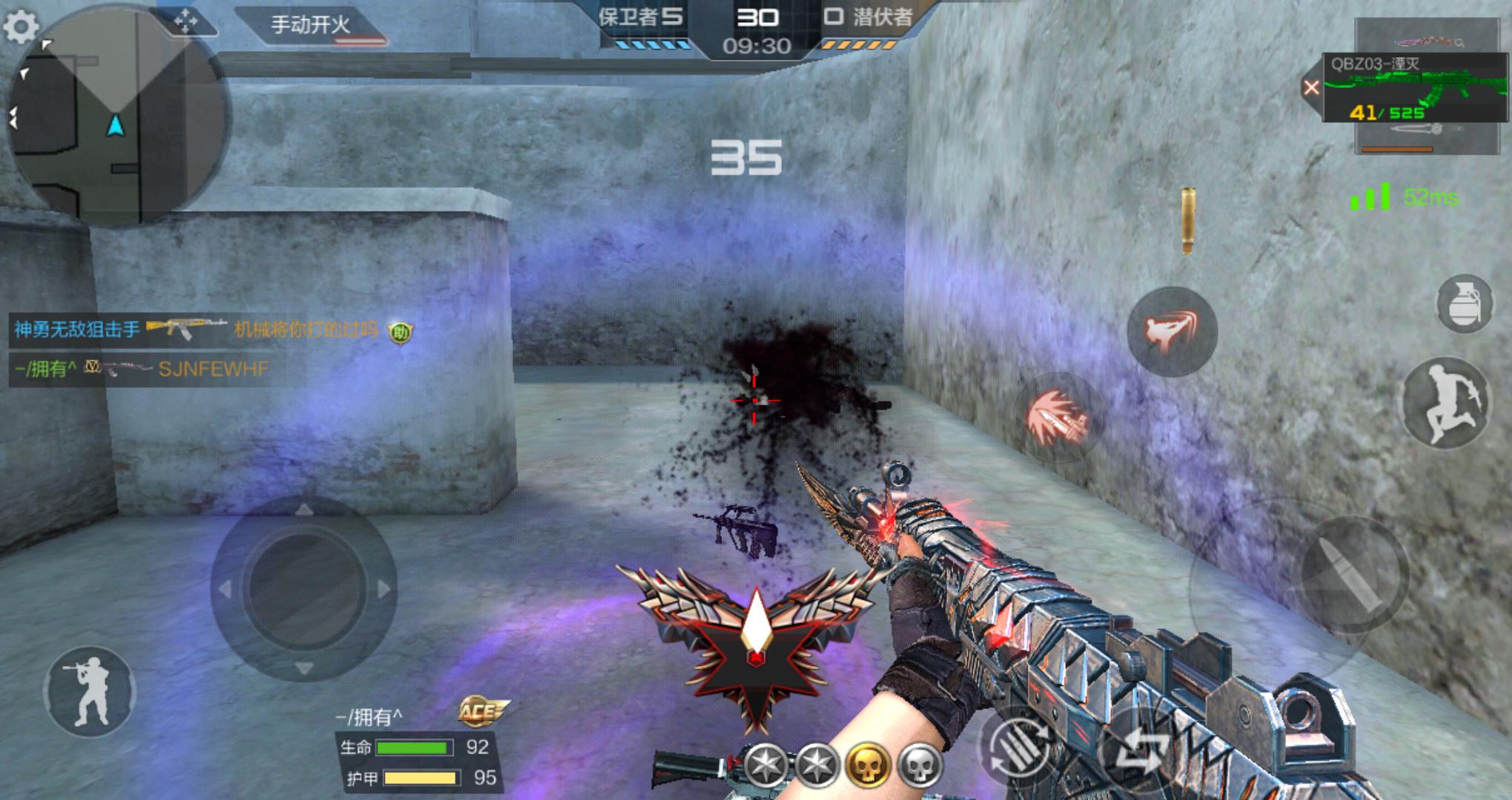Toggle the 手动开火 manual fire mode
Viewport: 1512px width, 800px height.
coord(311,26)
